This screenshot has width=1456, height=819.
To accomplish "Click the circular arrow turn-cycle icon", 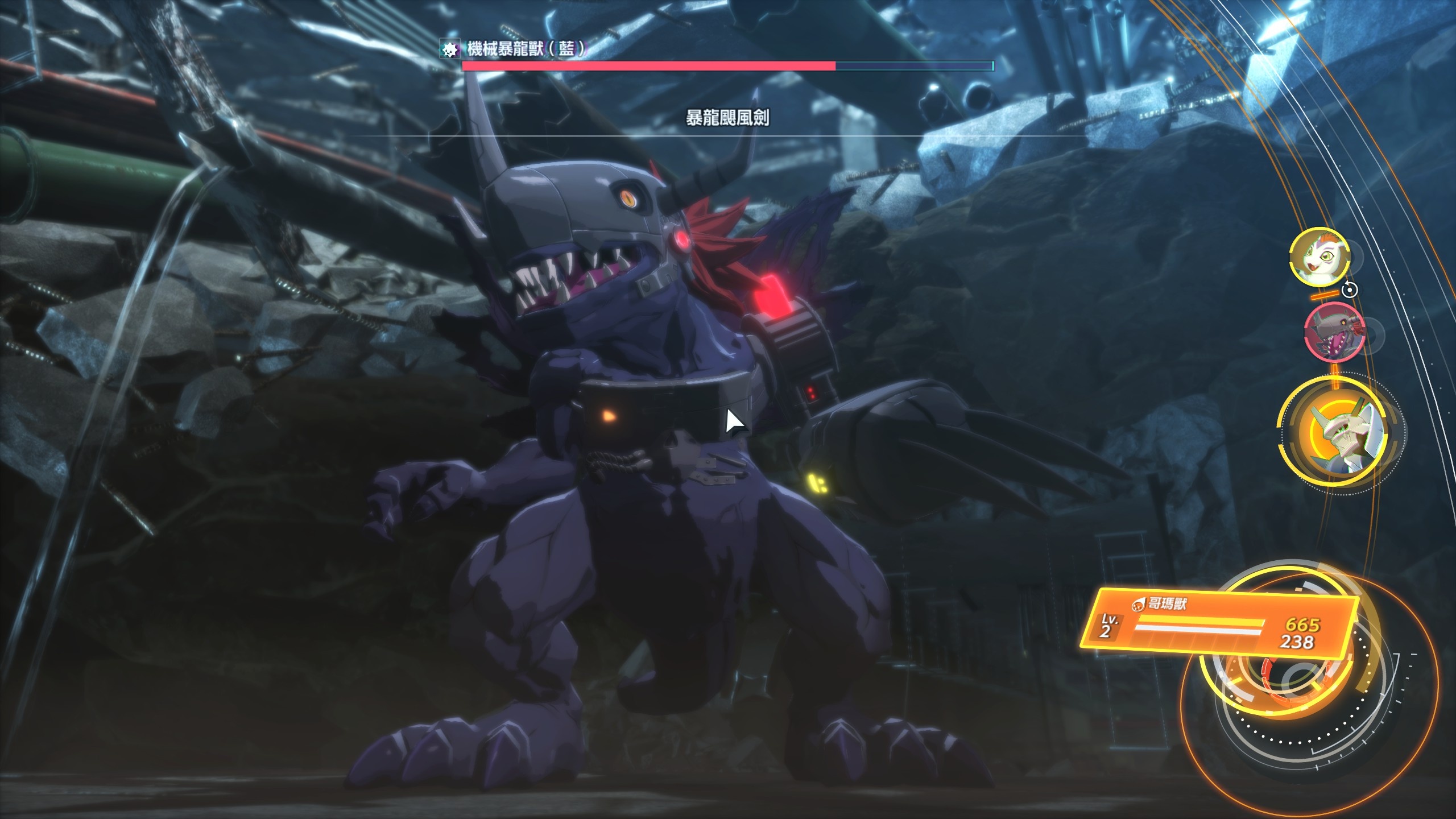I will [x=1350, y=290].
